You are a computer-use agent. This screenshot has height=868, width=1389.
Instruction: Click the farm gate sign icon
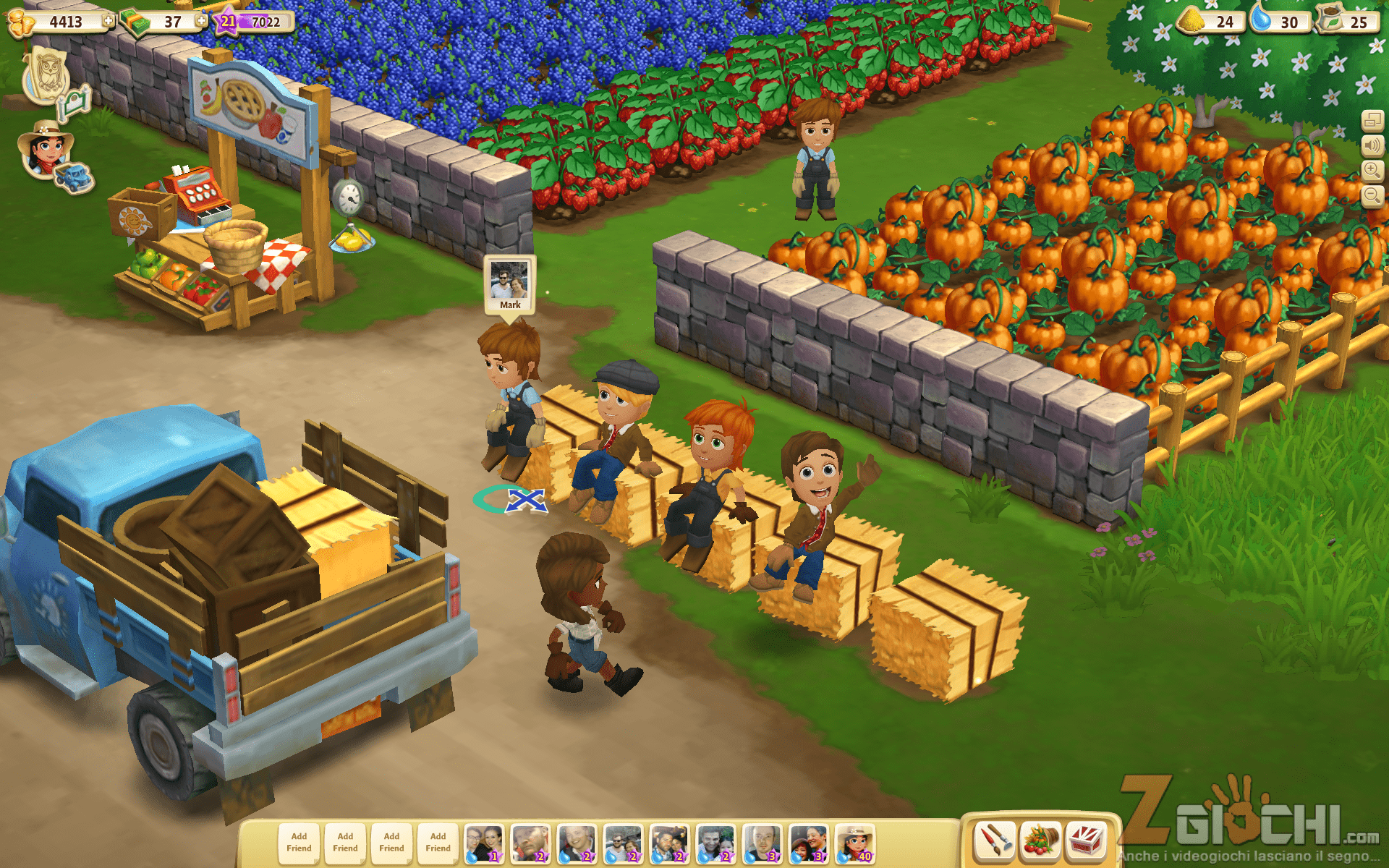[77, 103]
